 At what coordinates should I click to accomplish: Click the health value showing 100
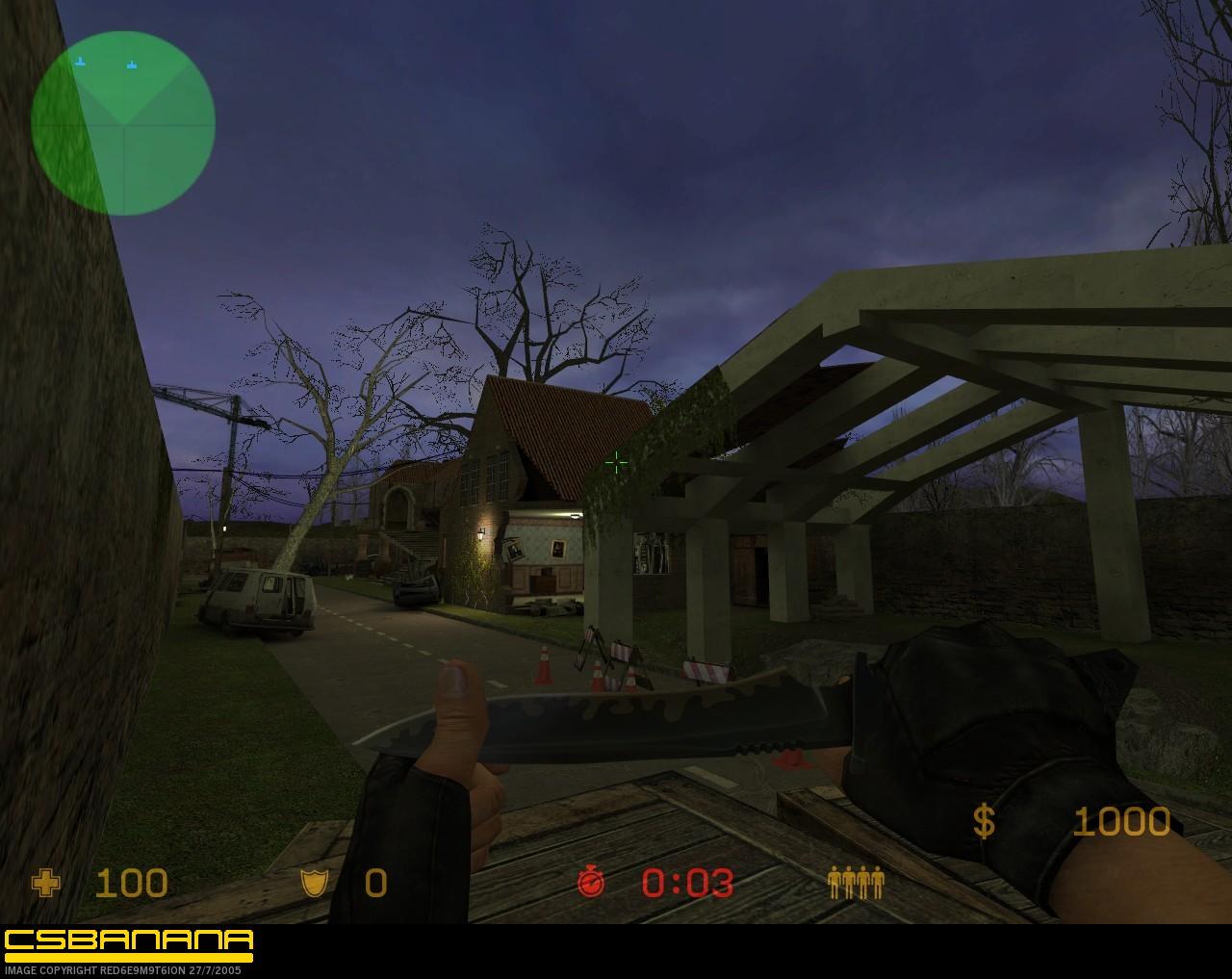[x=135, y=882]
